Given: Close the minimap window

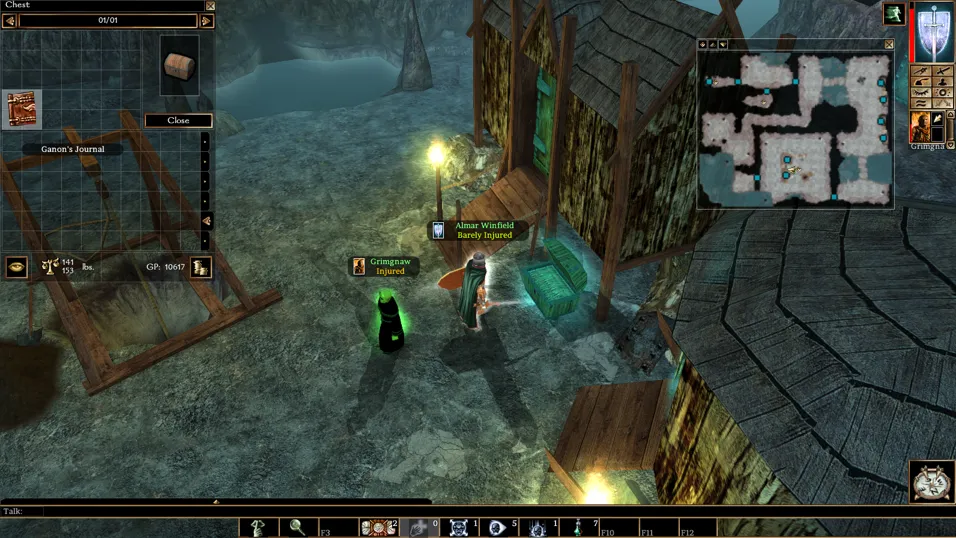Looking at the screenshot, I should [889, 45].
